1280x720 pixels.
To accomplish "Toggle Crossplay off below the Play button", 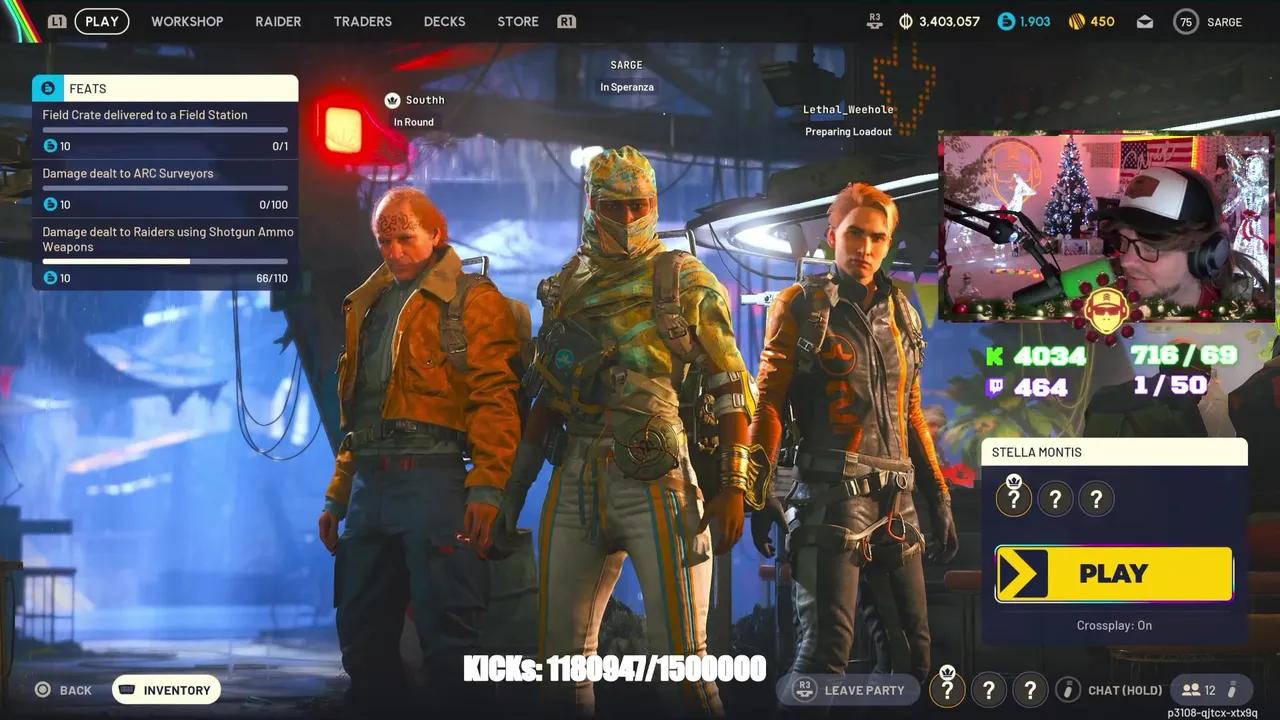I will (x=1114, y=625).
